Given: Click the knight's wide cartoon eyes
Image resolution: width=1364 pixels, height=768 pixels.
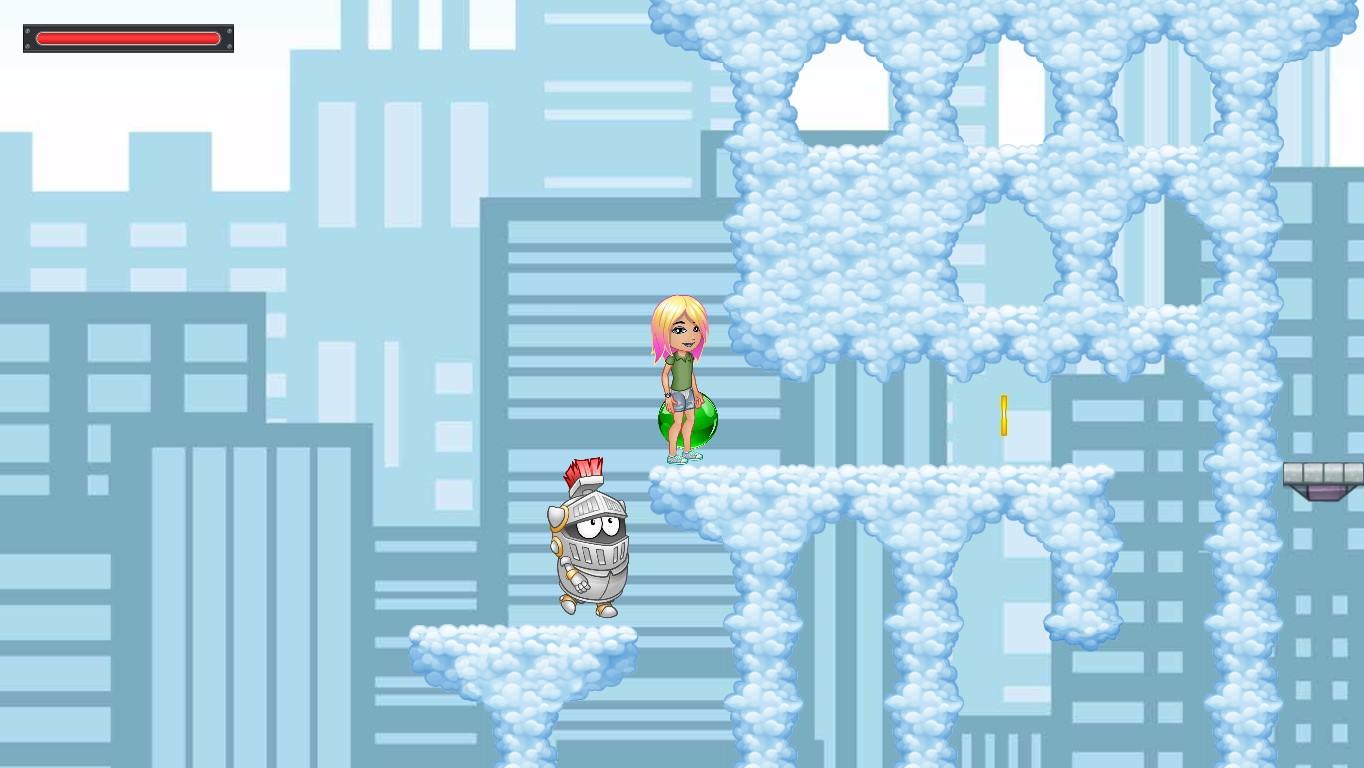Looking at the screenshot, I should click(596, 525).
